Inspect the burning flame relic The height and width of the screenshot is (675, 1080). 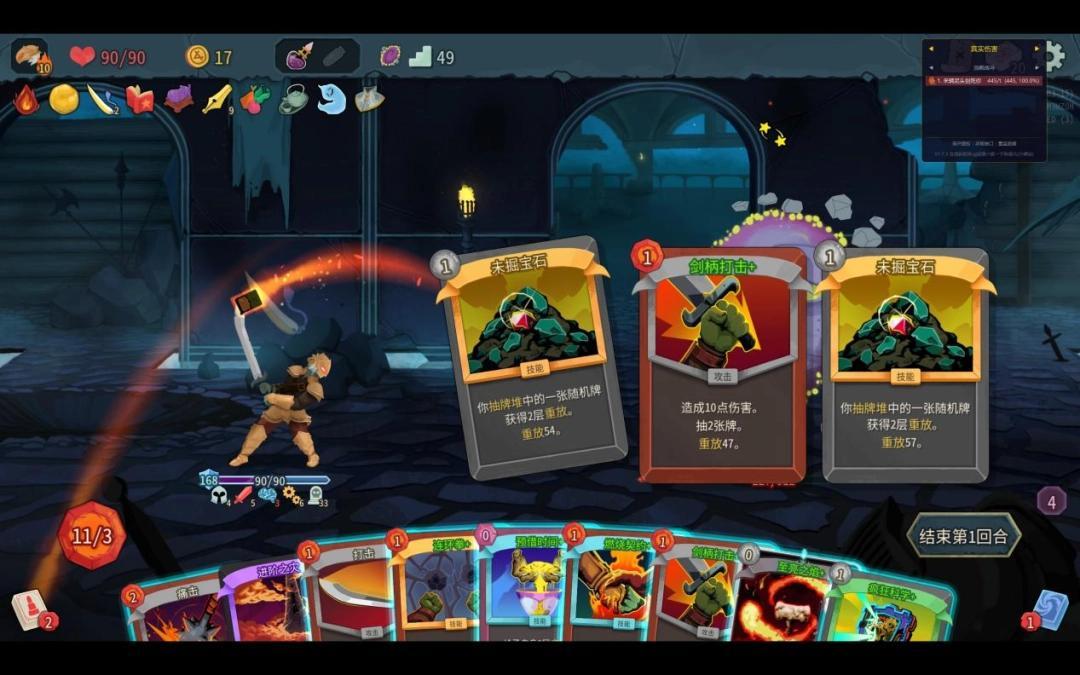tap(26, 99)
